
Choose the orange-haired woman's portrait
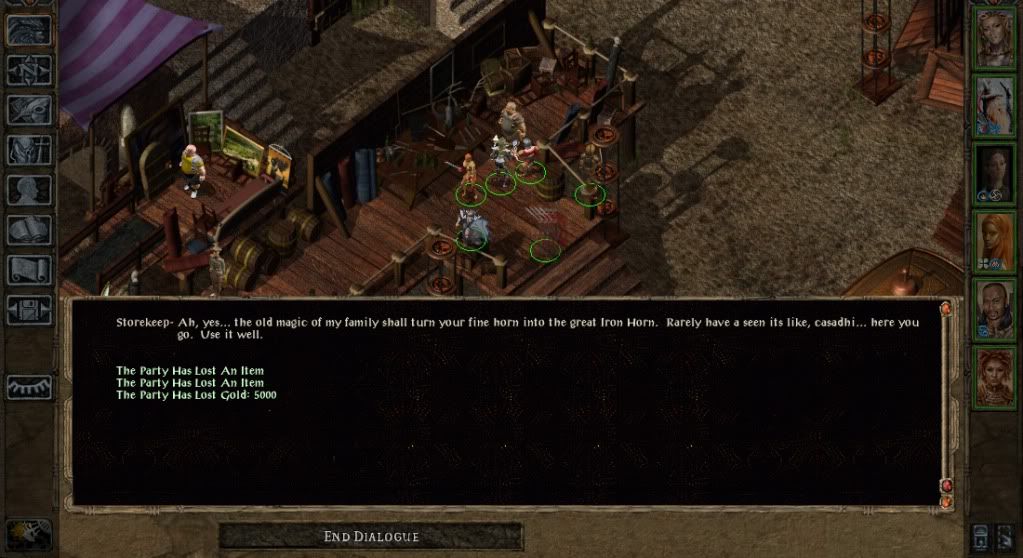996,241
